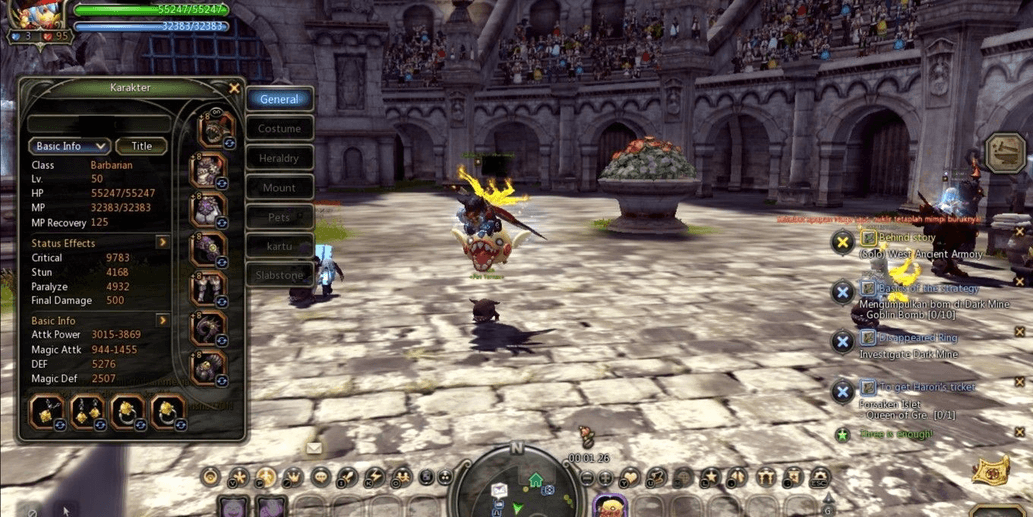Expand the Status Effects arrow
Screen dimensions: 1033x517
(x=162, y=243)
